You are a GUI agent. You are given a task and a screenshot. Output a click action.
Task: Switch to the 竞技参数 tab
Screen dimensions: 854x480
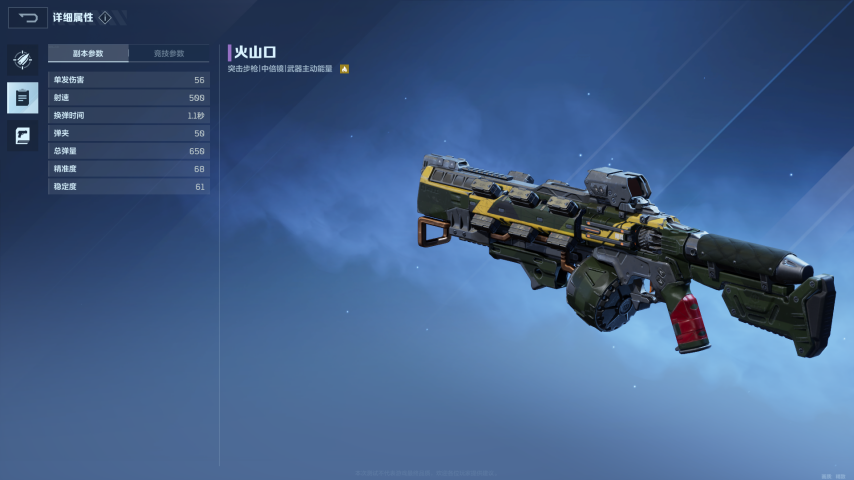point(169,53)
